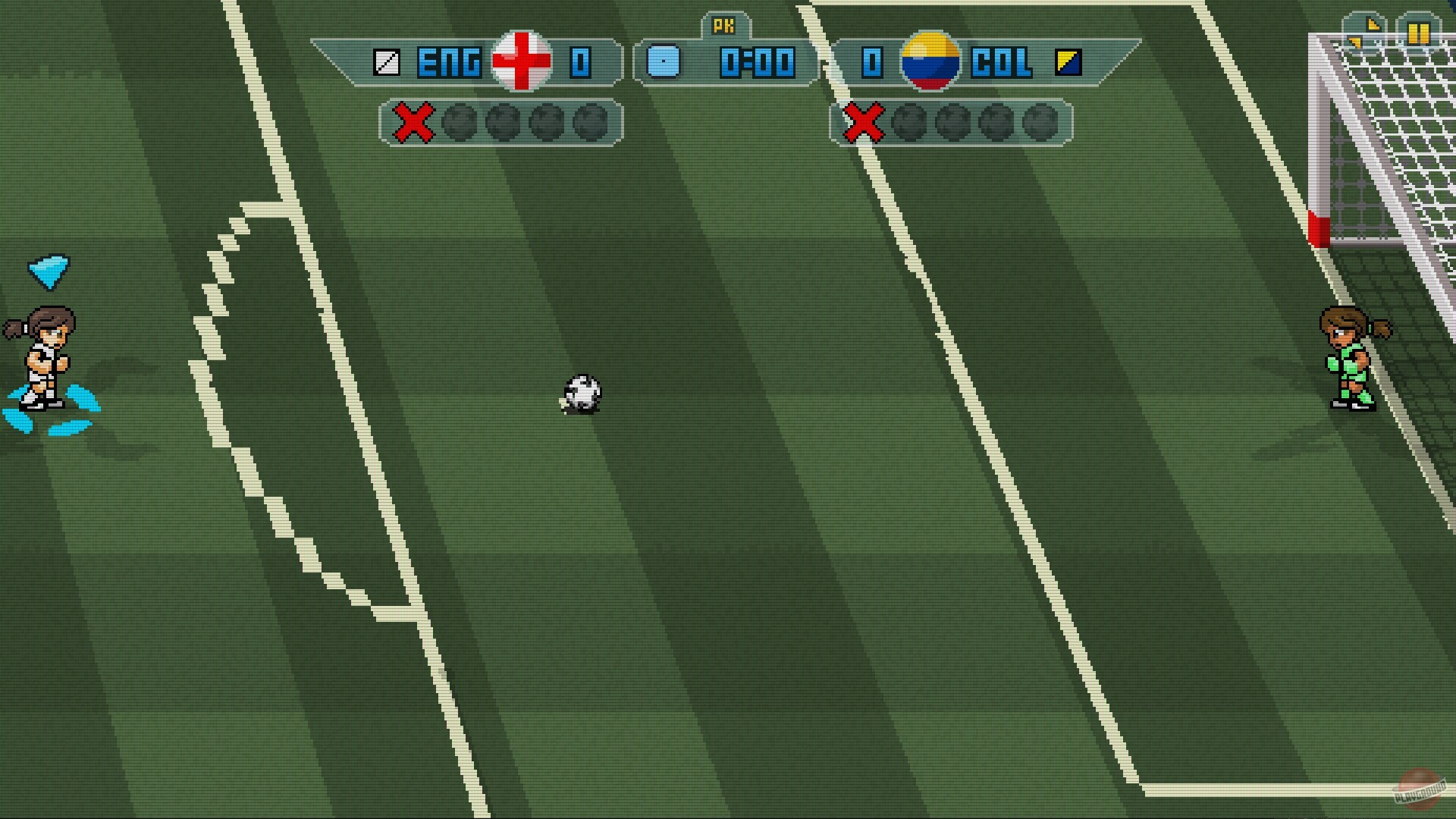This screenshot has height=819, width=1456.
Task: Select the England penalty taker on the left
Action: pos(45,356)
